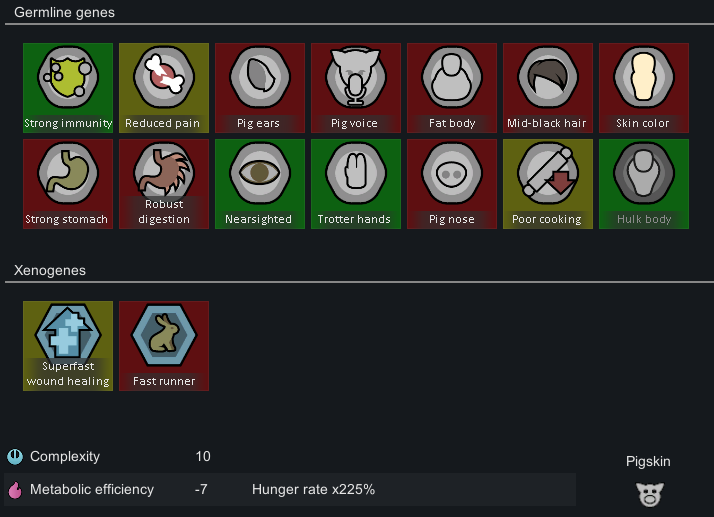Select the Strong stomach gene
The image size is (714, 517).
68,183
